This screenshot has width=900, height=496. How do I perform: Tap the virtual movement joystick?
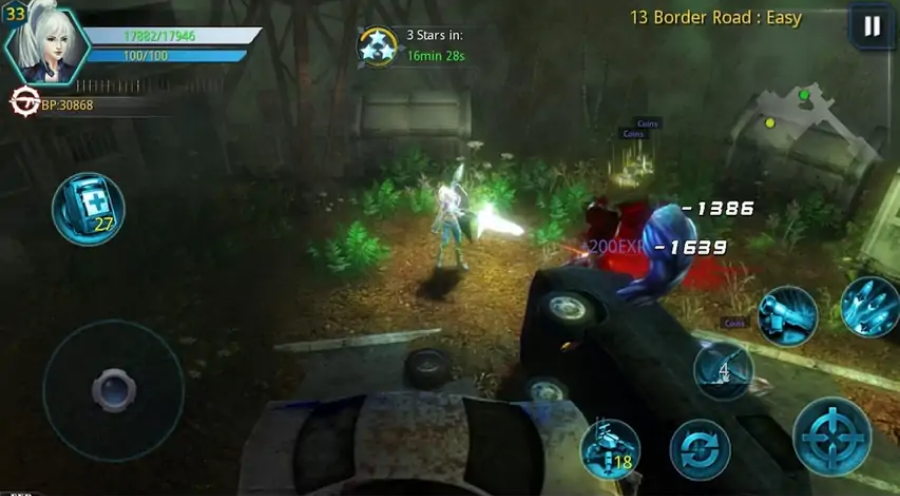coord(112,390)
